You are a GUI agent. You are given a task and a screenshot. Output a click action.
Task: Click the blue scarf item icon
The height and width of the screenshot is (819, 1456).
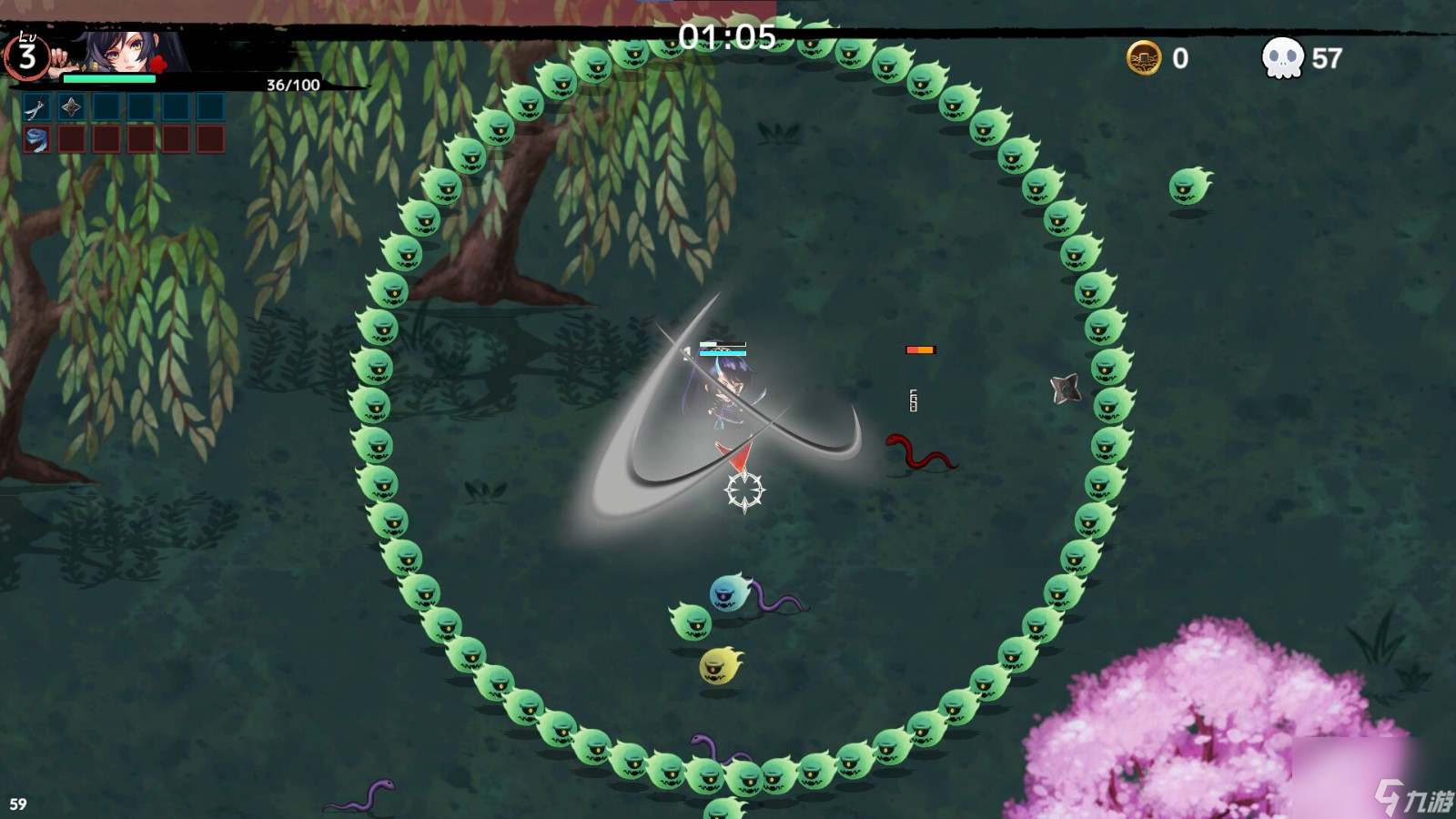point(36,141)
